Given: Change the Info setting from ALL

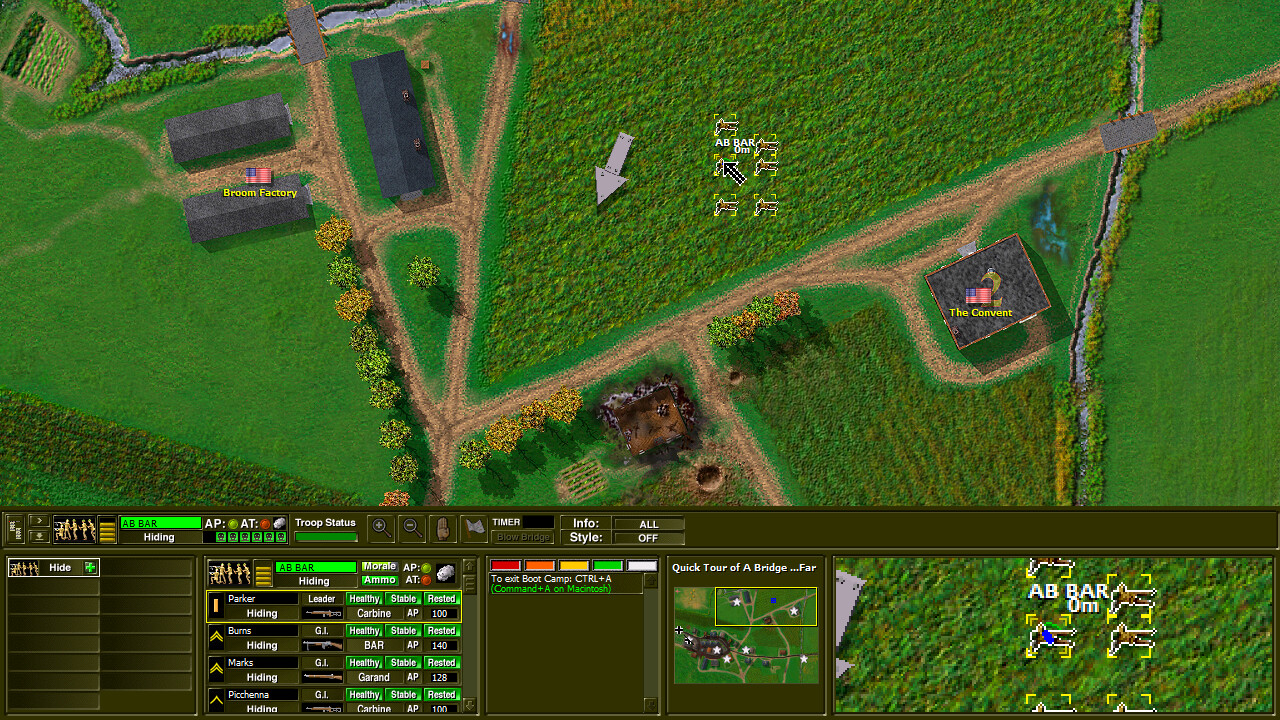Looking at the screenshot, I should point(649,523).
